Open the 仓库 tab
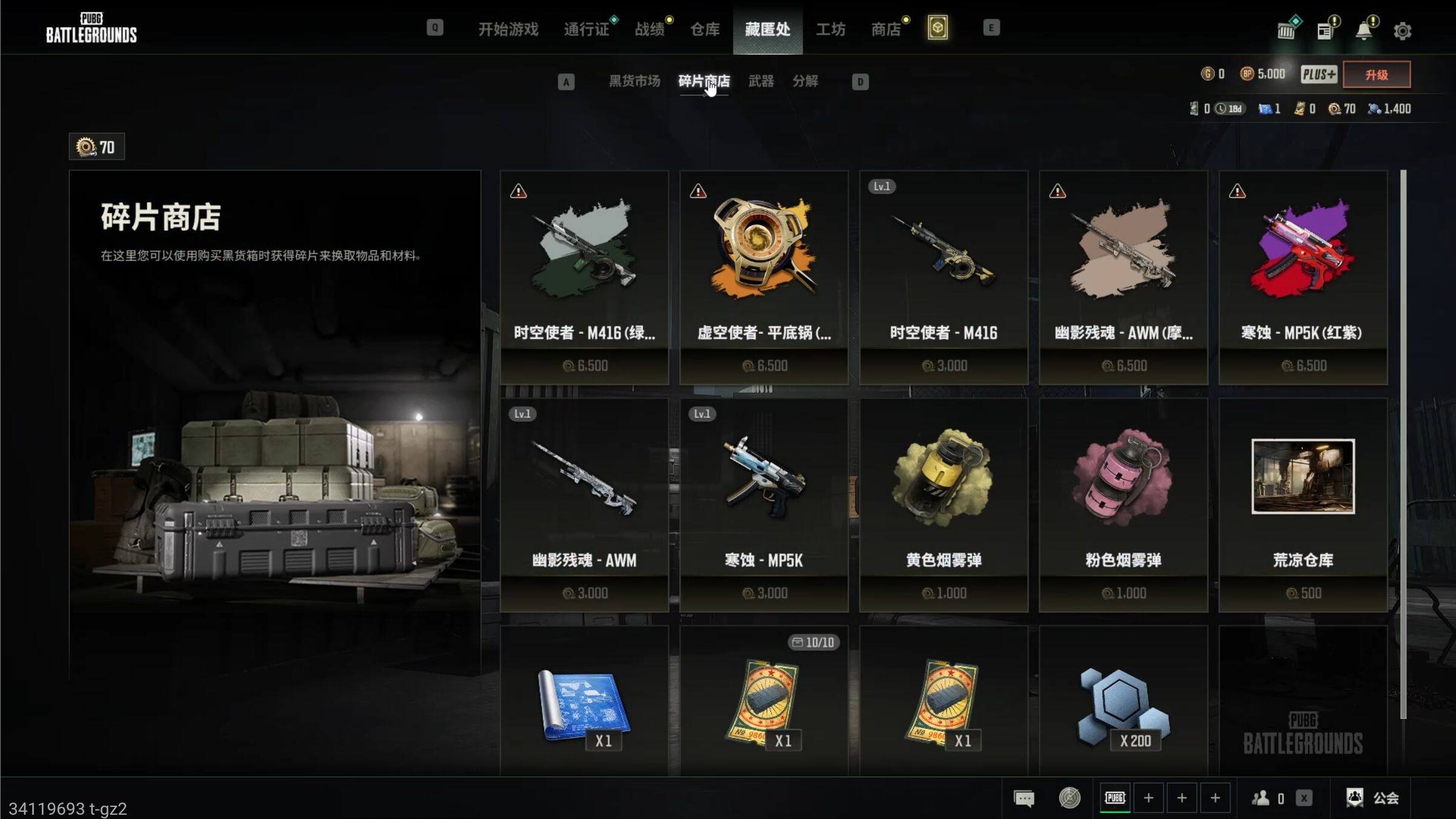The image size is (1456, 819). tap(705, 29)
